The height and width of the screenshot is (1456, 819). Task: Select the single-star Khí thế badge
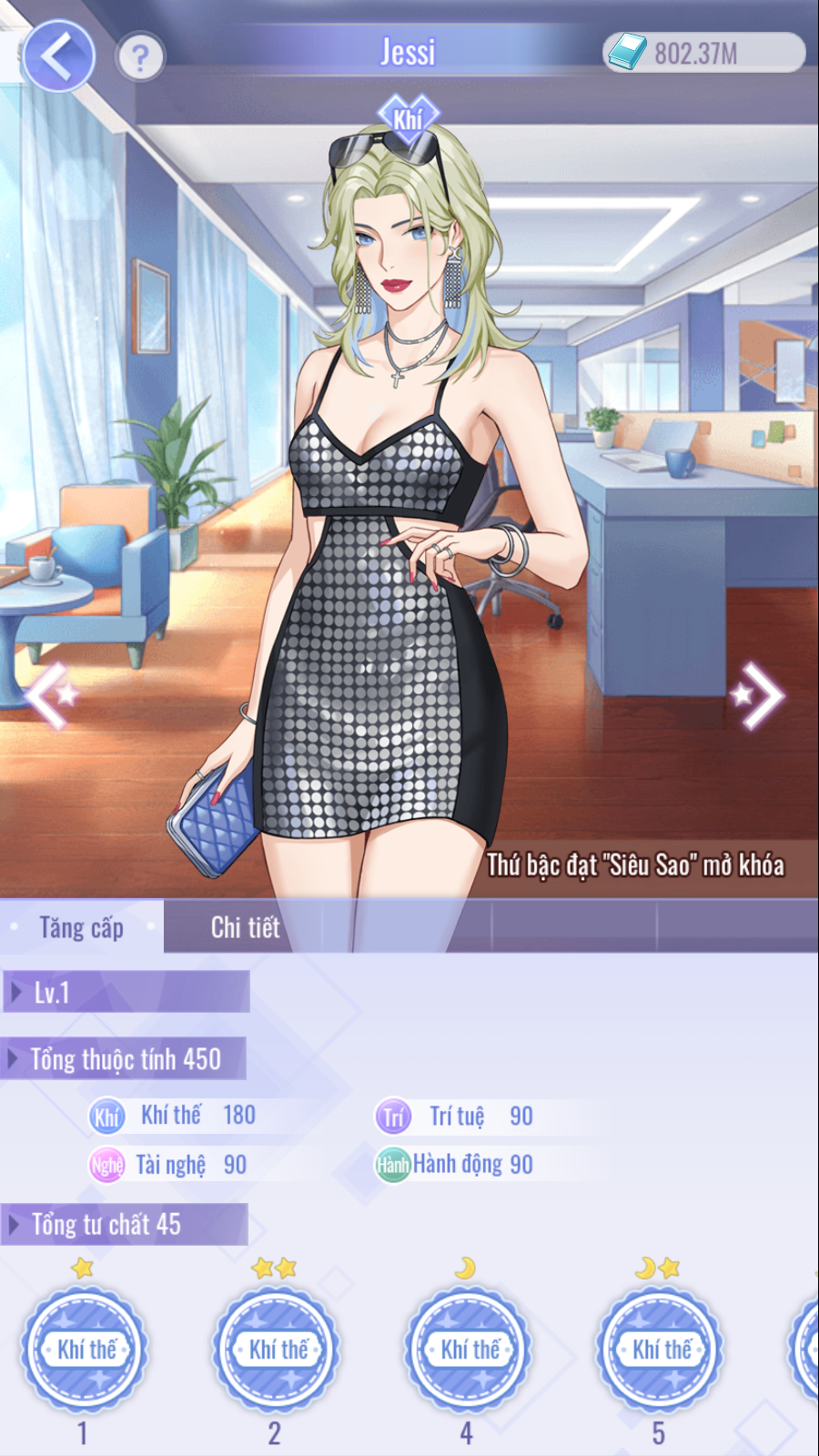click(86, 1349)
